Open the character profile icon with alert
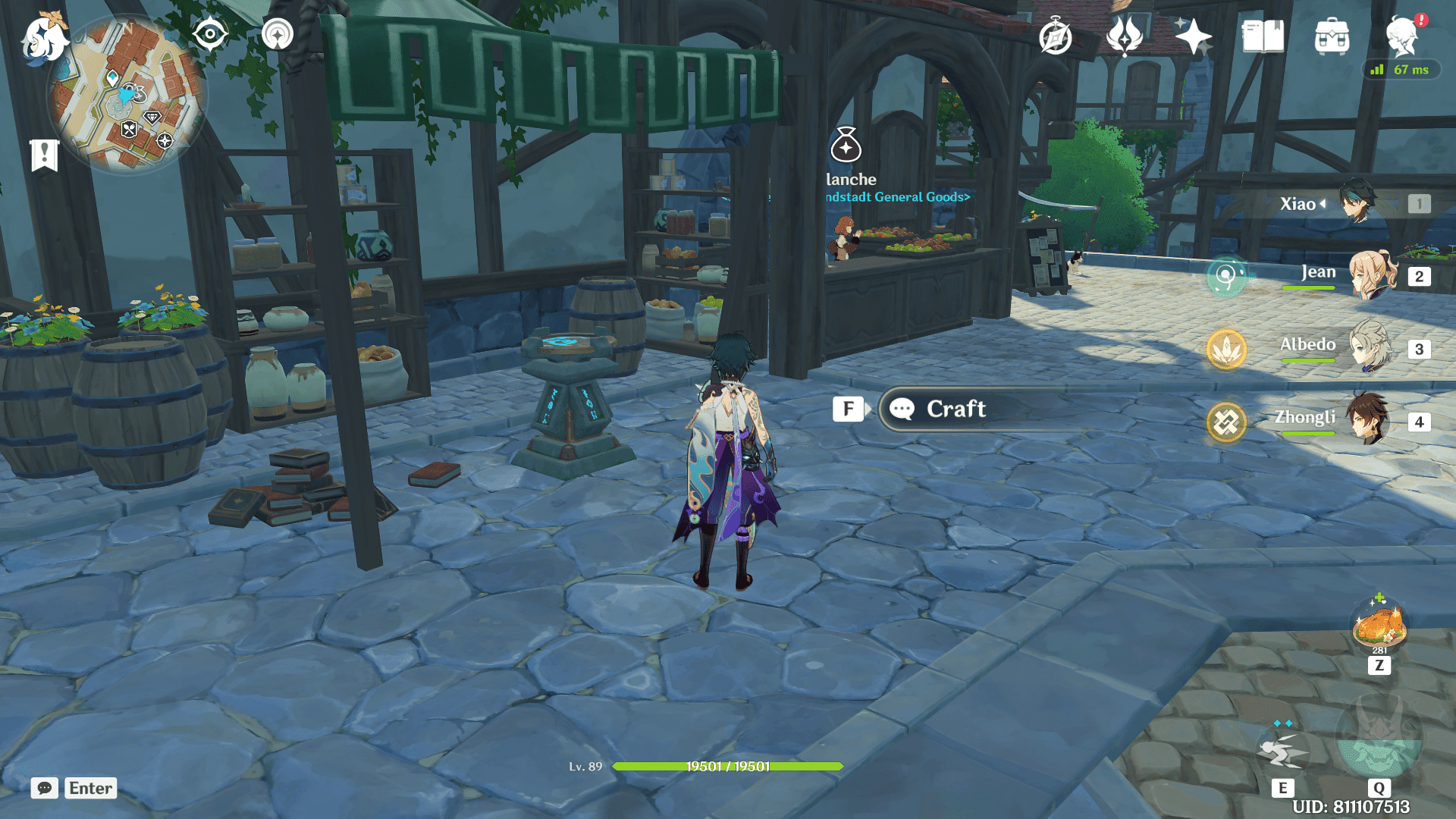Image resolution: width=1456 pixels, height=819 pixels. [x=1402, y=36]
